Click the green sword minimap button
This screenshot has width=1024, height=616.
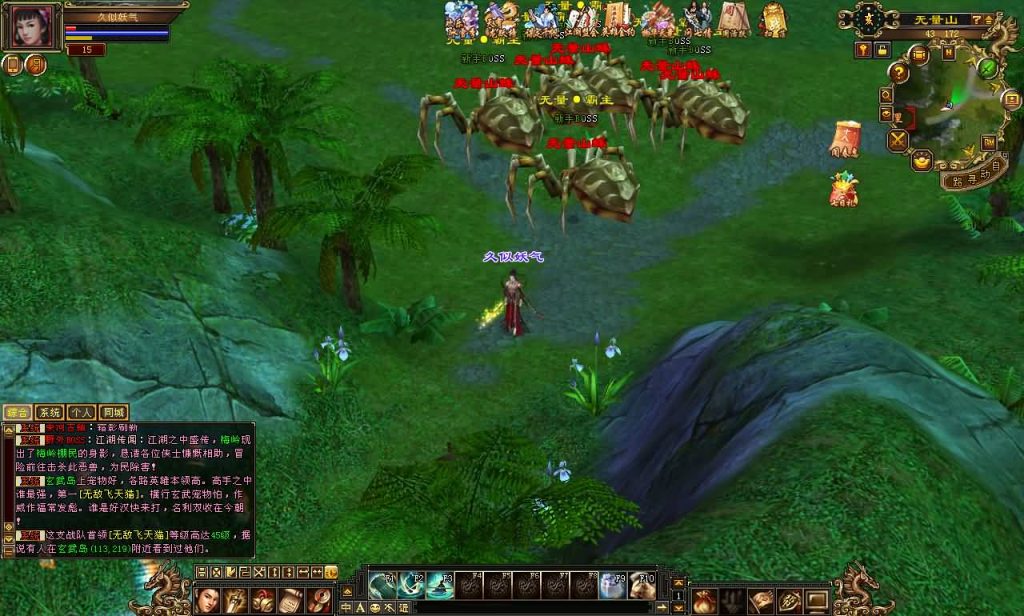coord(988,68)
